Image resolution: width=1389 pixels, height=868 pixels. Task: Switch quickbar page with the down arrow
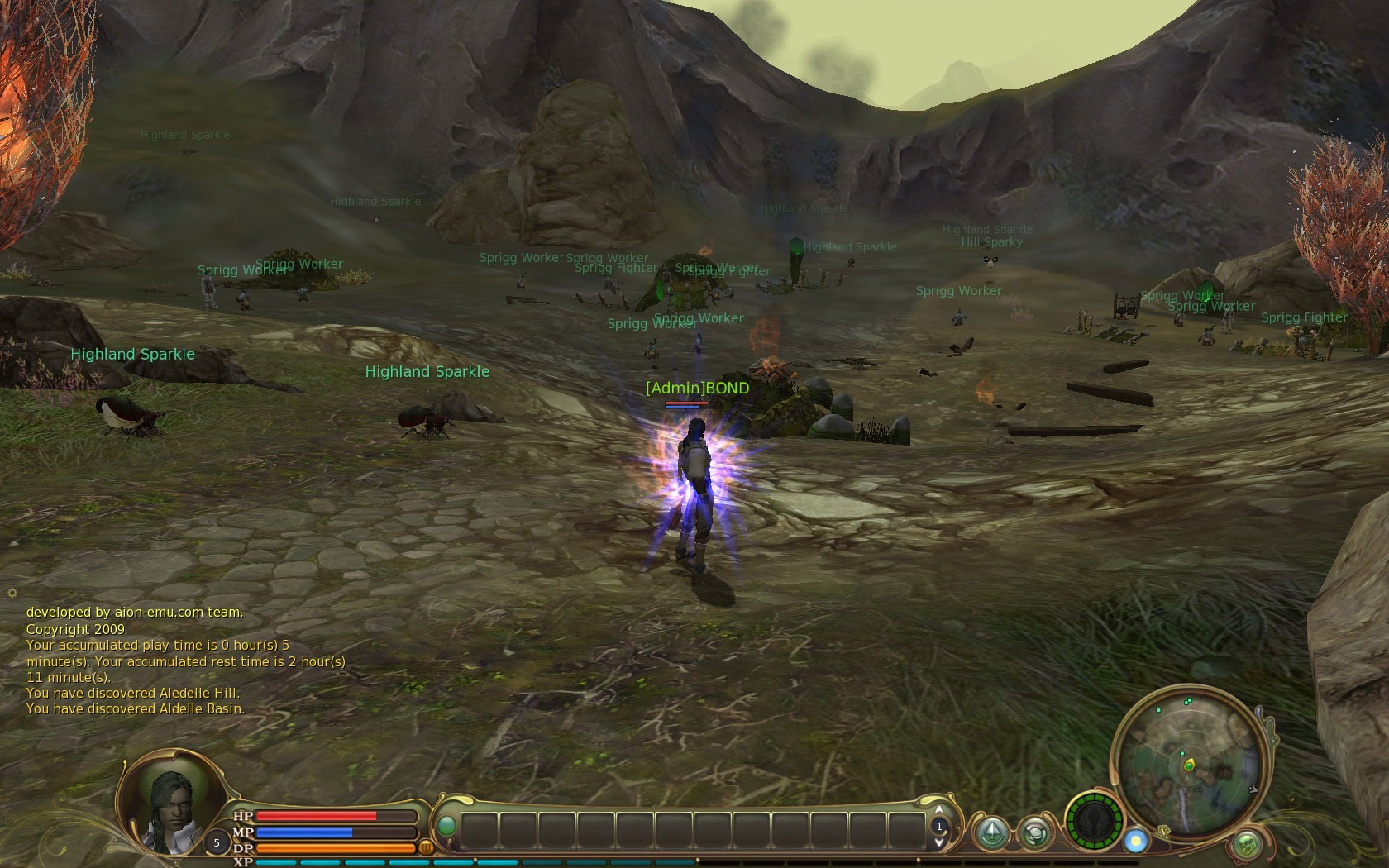point(938,842)
